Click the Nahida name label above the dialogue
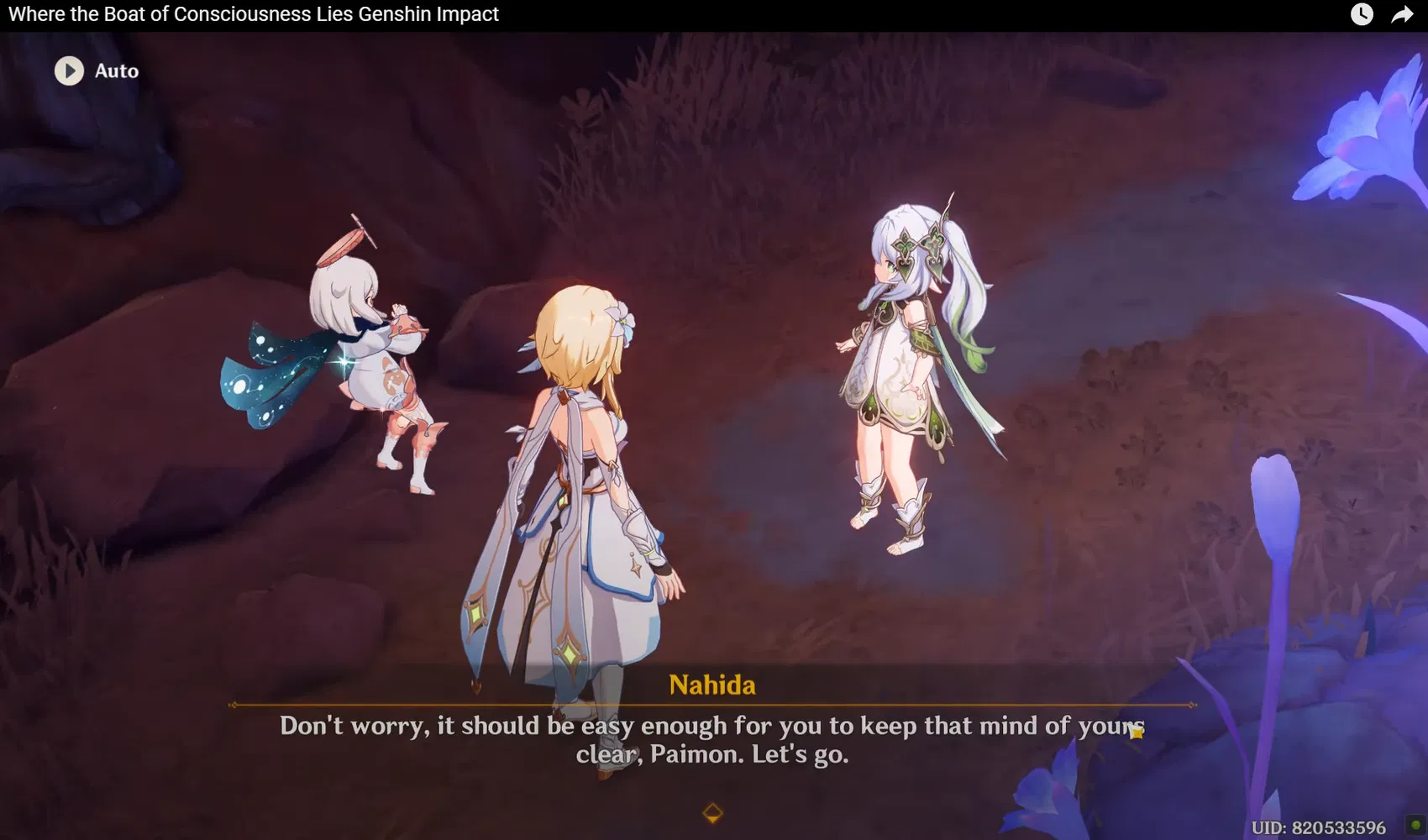Viewport: 1428px width, 840px height. pyautogui.click(x=713, y=685)
